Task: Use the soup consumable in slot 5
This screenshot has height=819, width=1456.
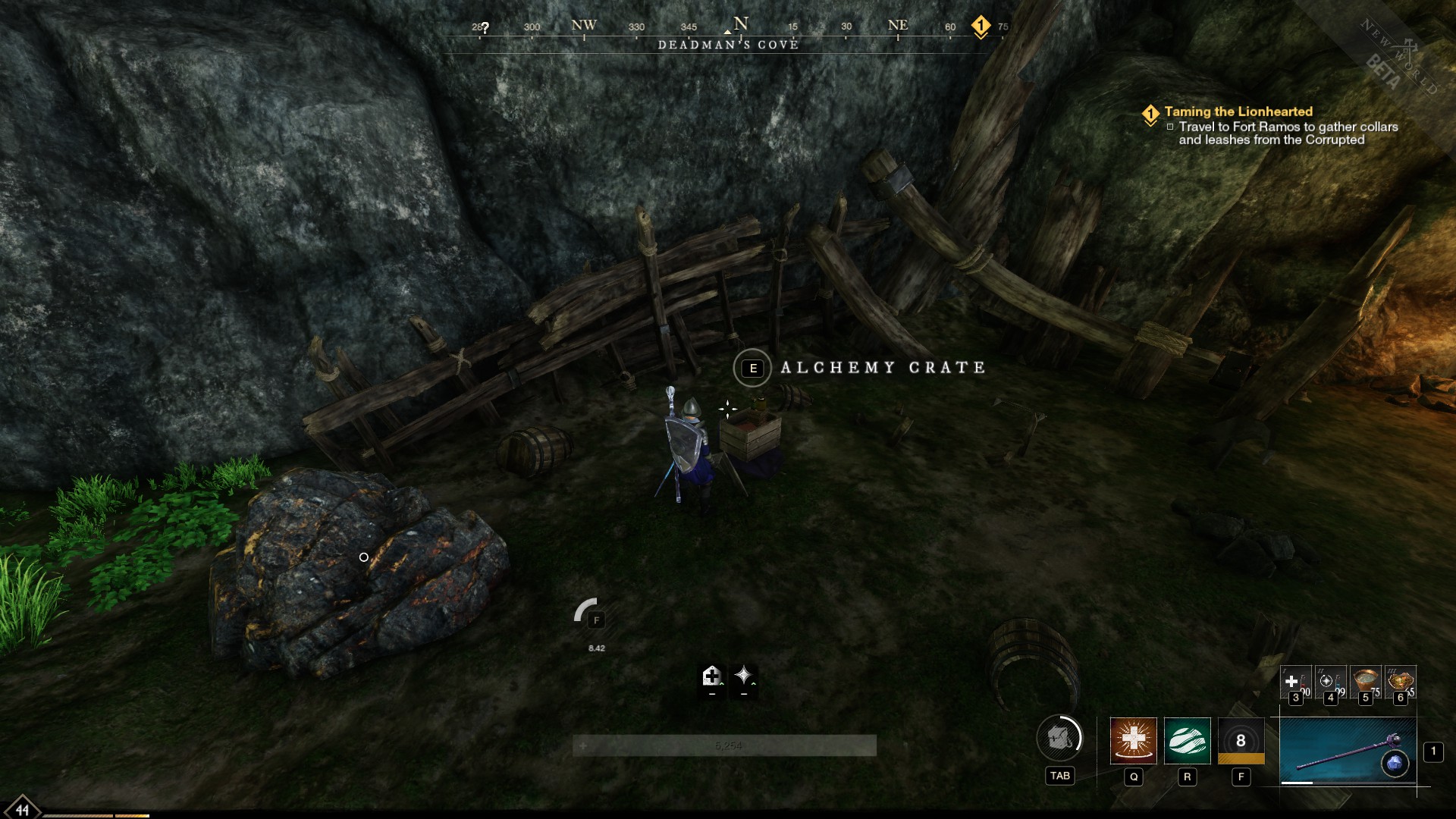Action: coord(1365,681)
